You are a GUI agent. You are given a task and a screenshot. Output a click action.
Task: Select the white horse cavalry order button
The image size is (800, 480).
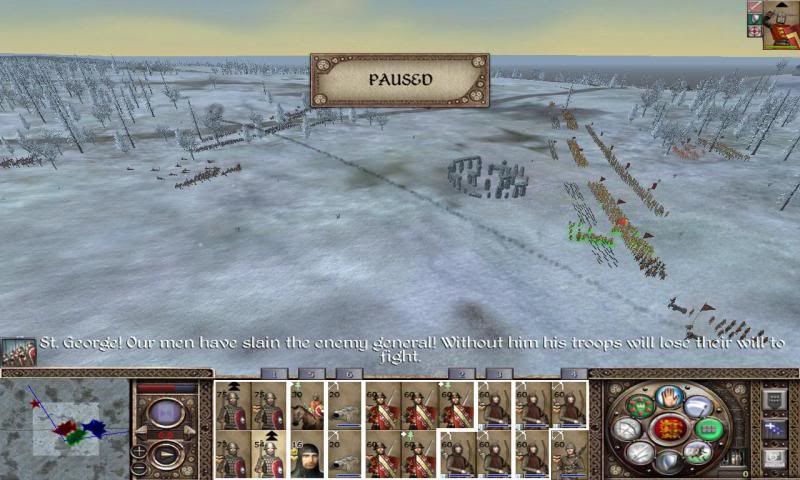click(699, 451)
